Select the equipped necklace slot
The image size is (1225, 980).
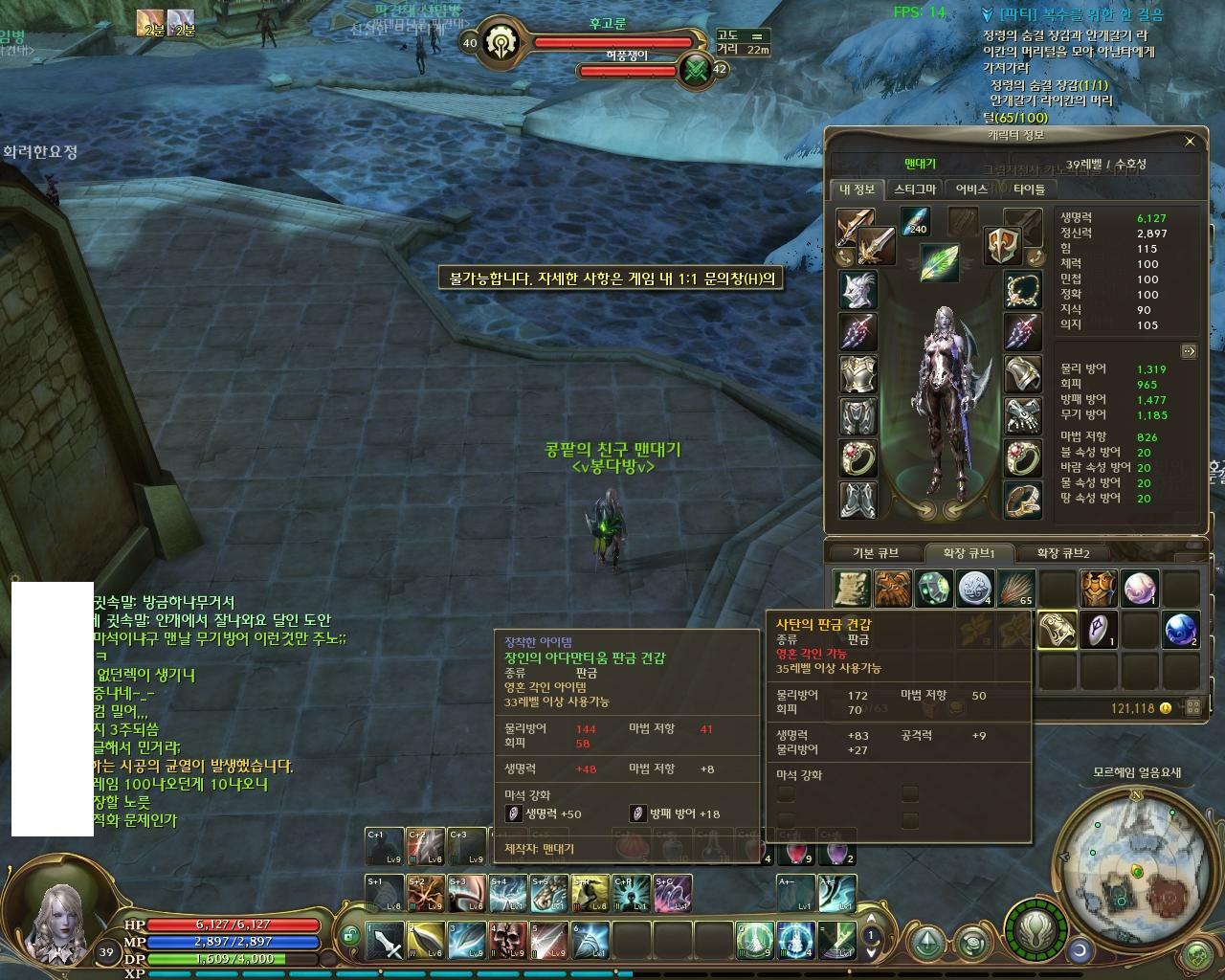tap(1022, 289)
